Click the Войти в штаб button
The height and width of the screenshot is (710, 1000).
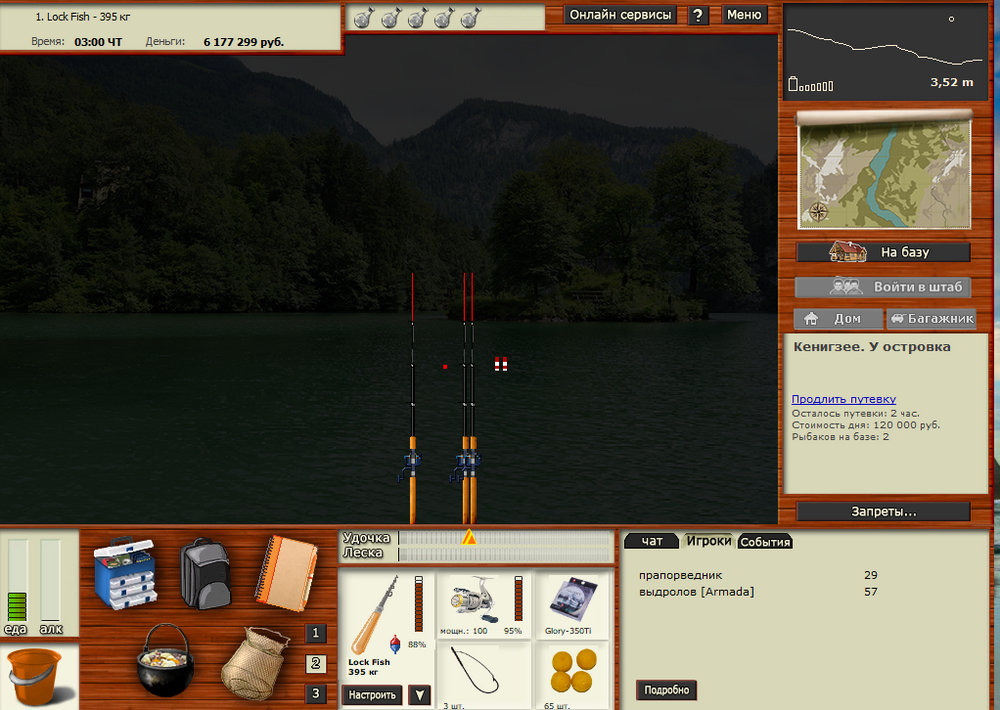pos(884,287)
